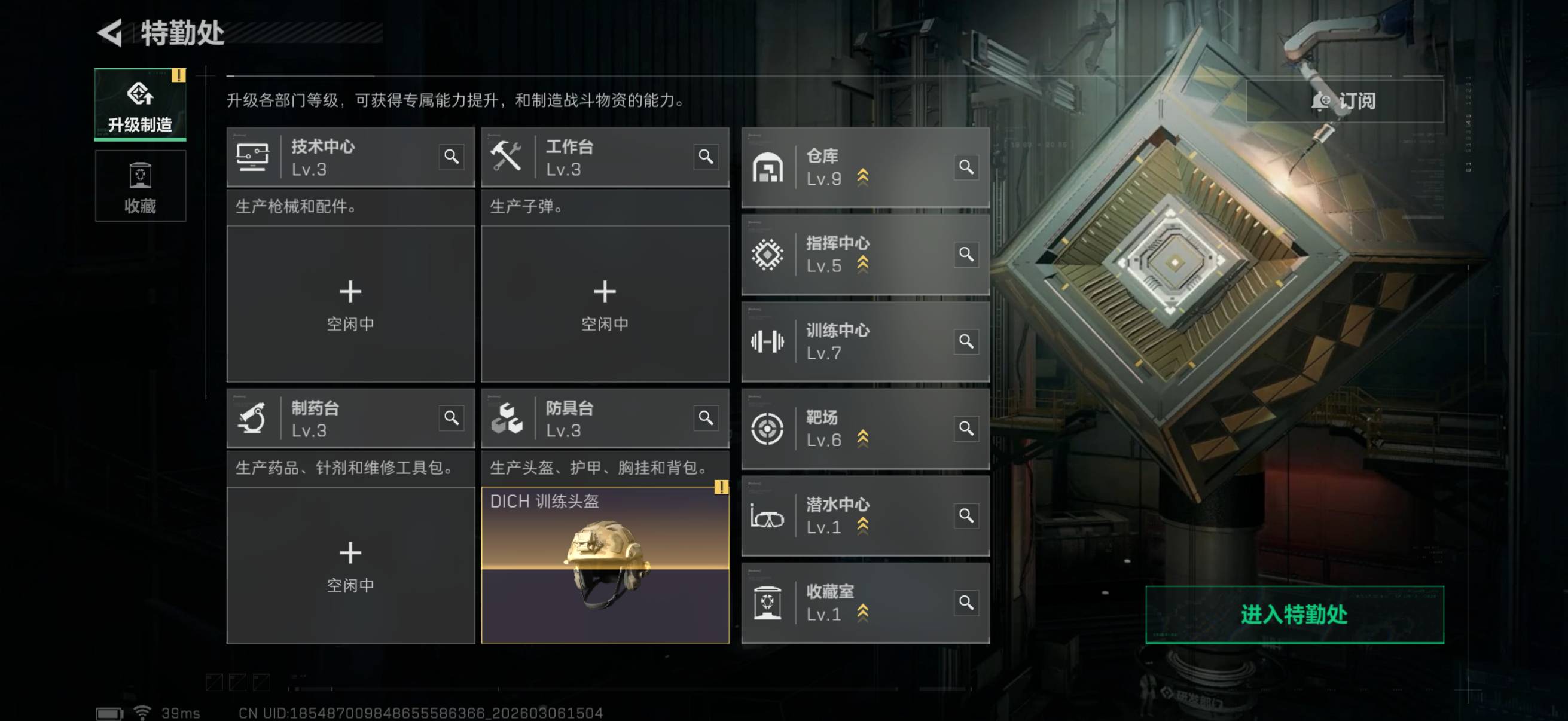Open the 潜水中心 Lv.1 department
The height and width of the screenshot is (721, 1568).
[x=852, y=515]
